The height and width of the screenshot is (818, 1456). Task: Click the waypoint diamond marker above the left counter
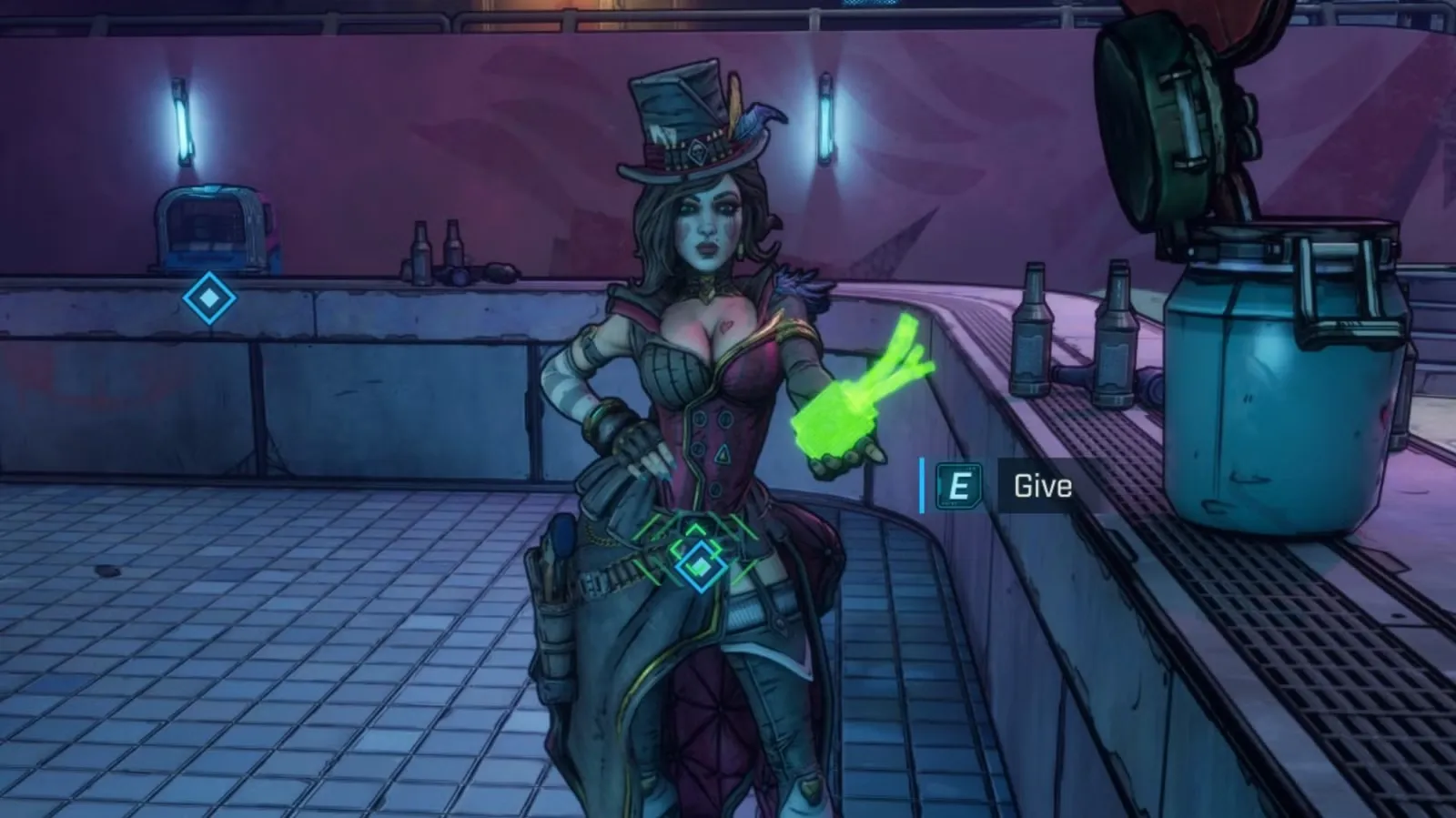(209, 298)
